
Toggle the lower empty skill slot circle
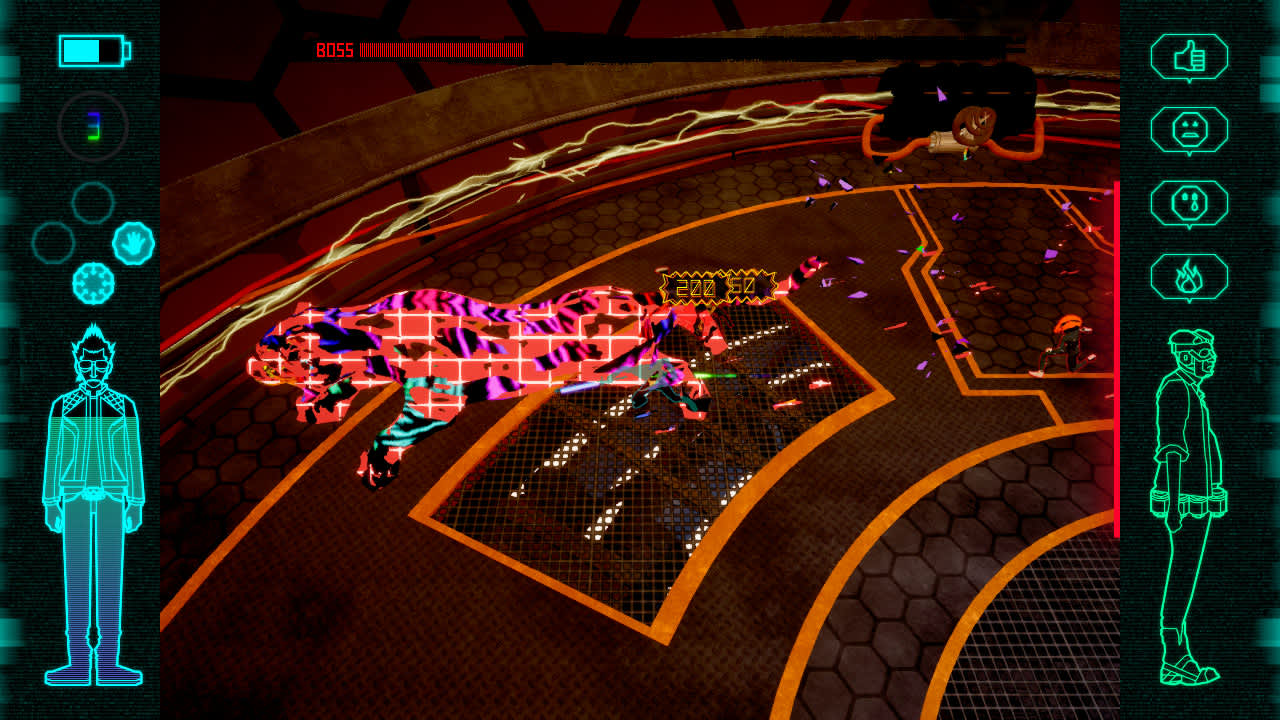tap(52, 242)
